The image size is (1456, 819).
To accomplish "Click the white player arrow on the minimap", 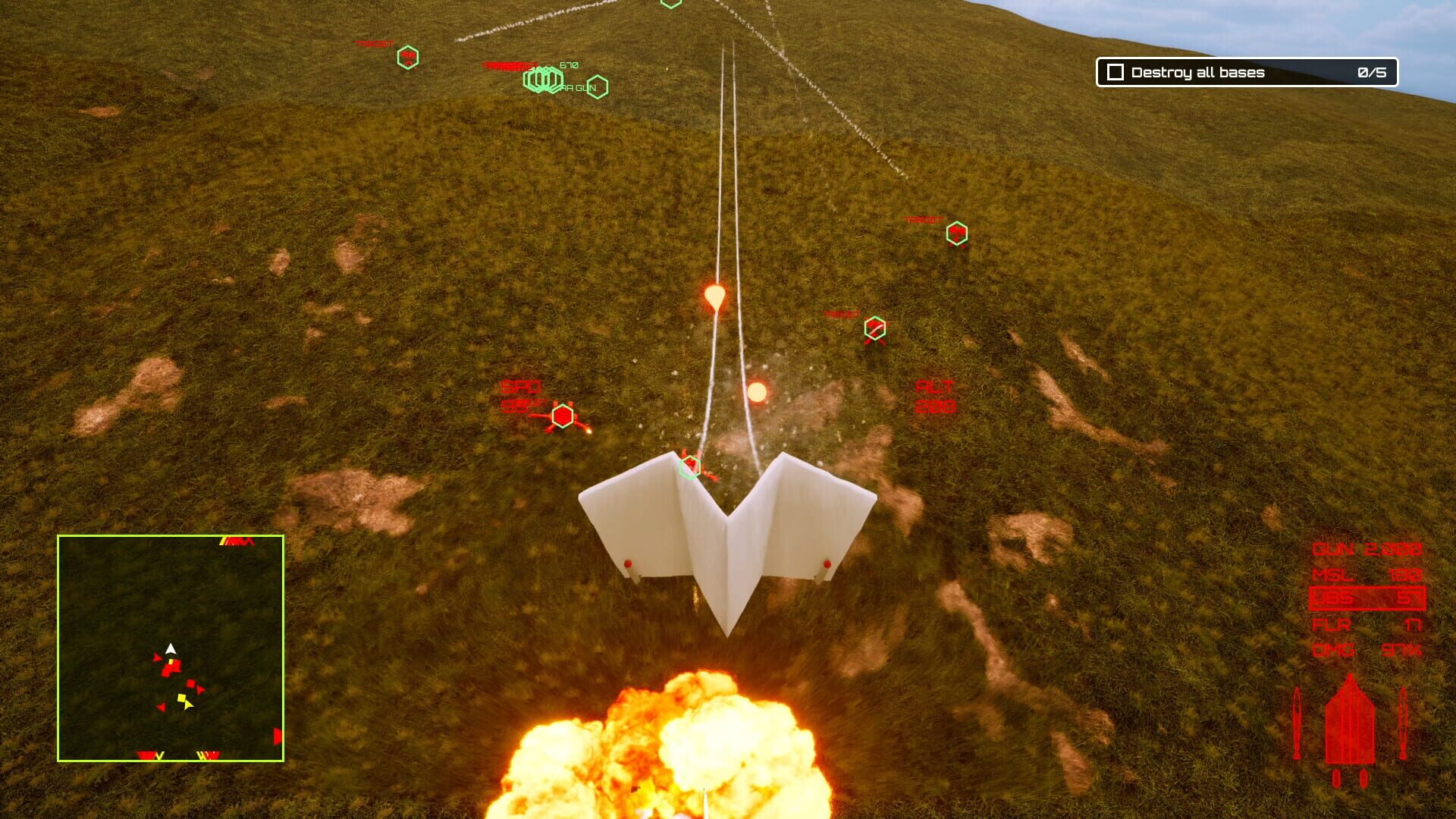I will (x=171, y=648).
